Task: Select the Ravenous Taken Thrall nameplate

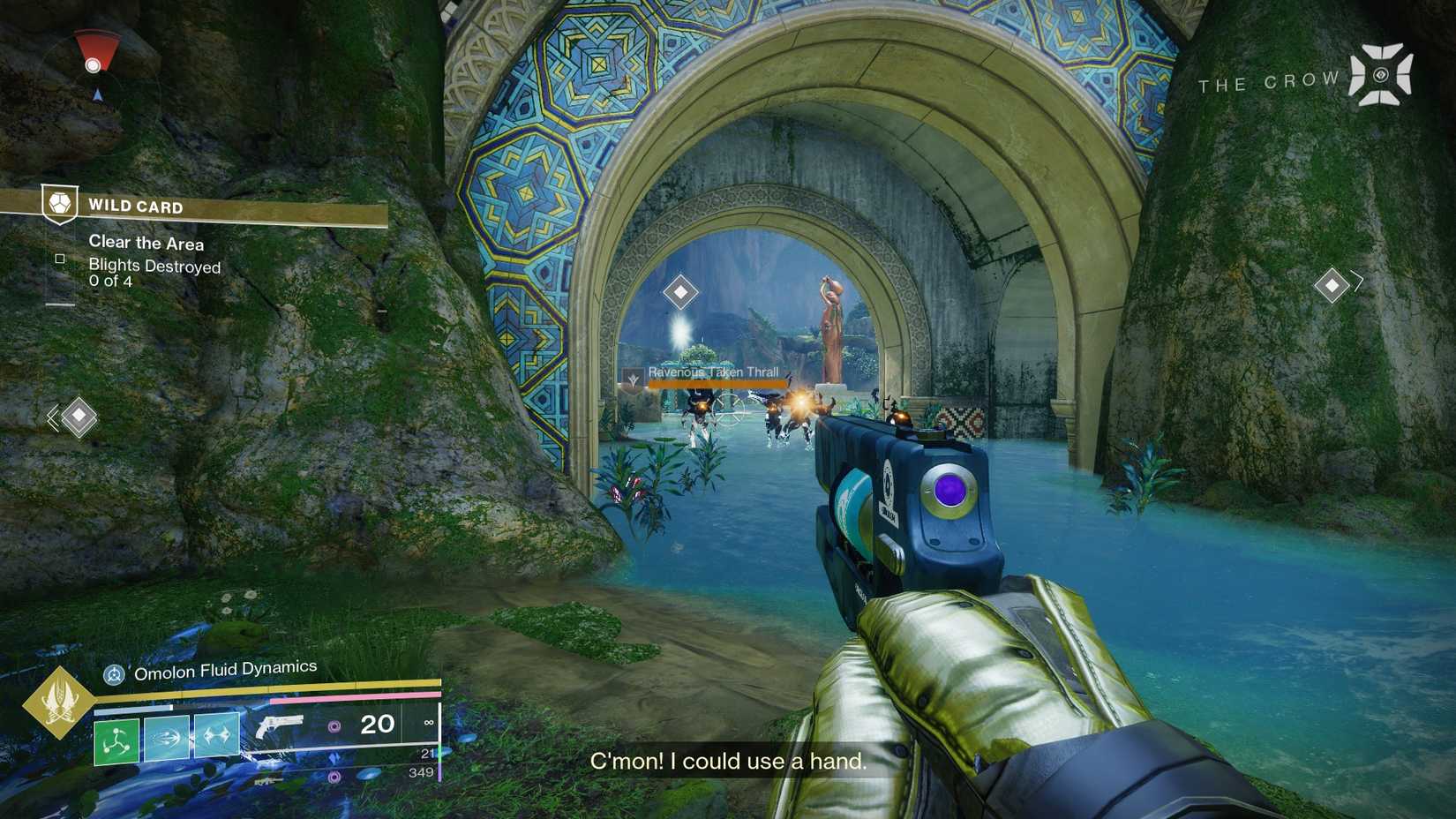Action: click(x=712, y=373)
